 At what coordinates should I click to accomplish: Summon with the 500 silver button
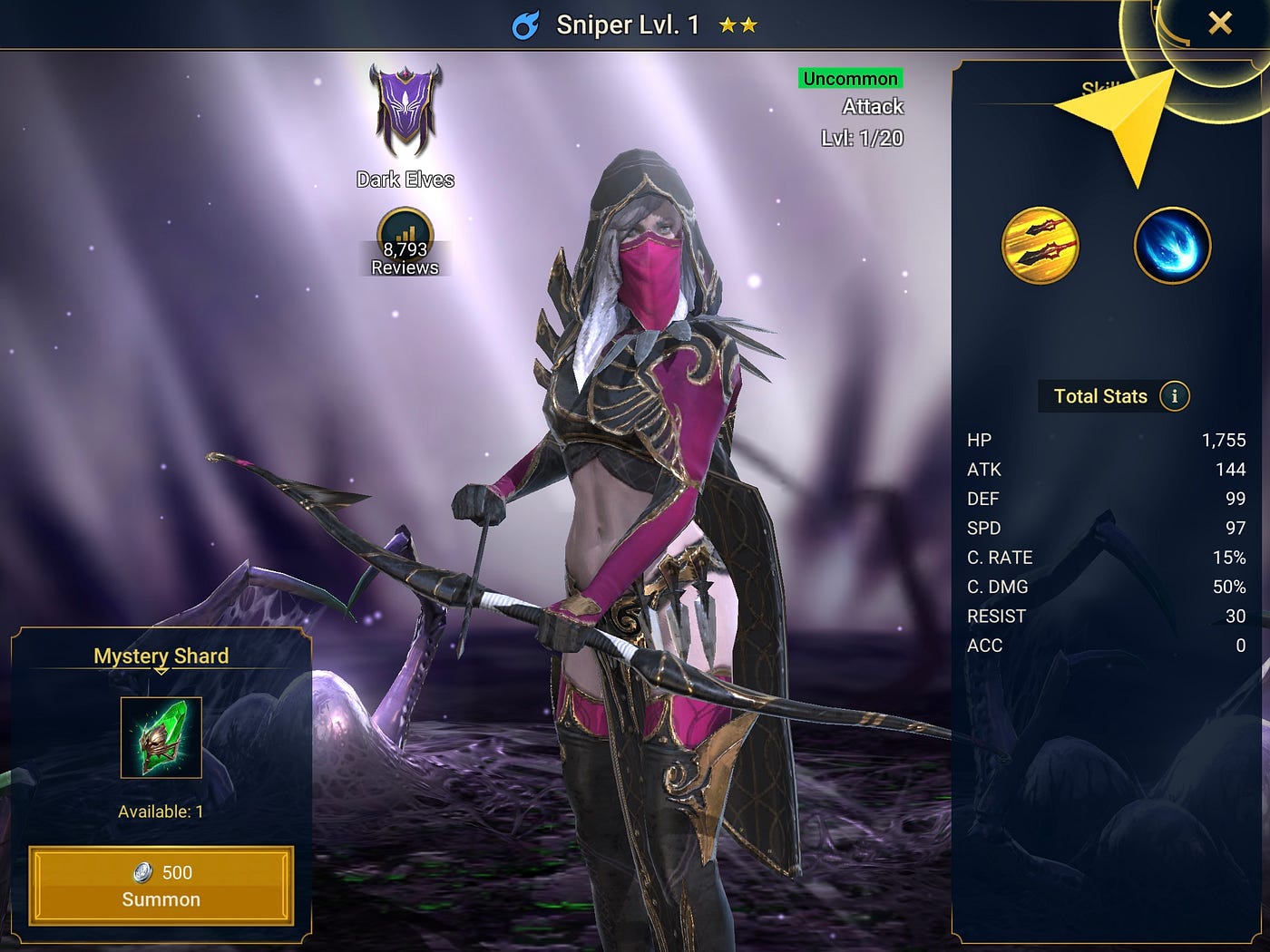click(161, 886)
